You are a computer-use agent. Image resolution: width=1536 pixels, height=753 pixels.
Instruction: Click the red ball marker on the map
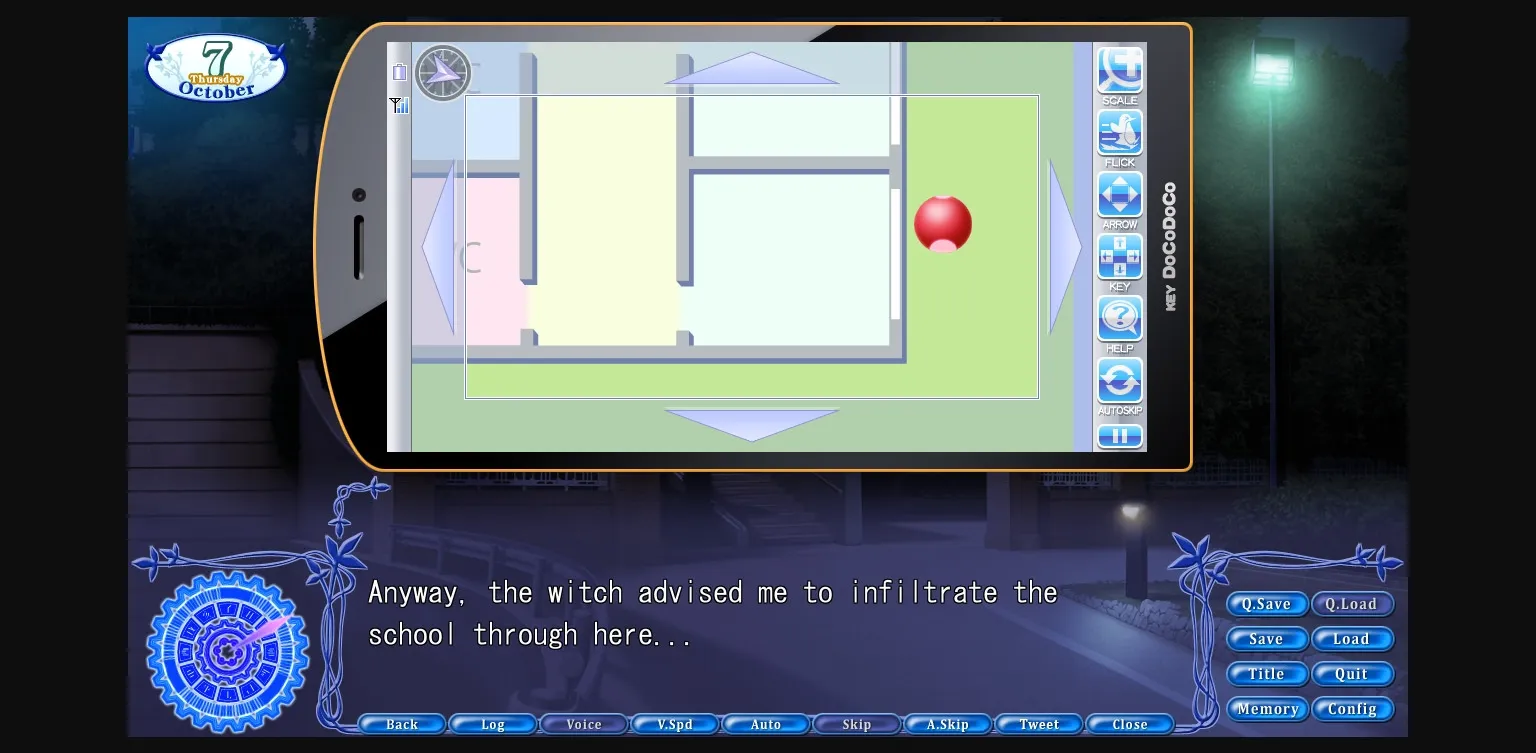point(943,223)
